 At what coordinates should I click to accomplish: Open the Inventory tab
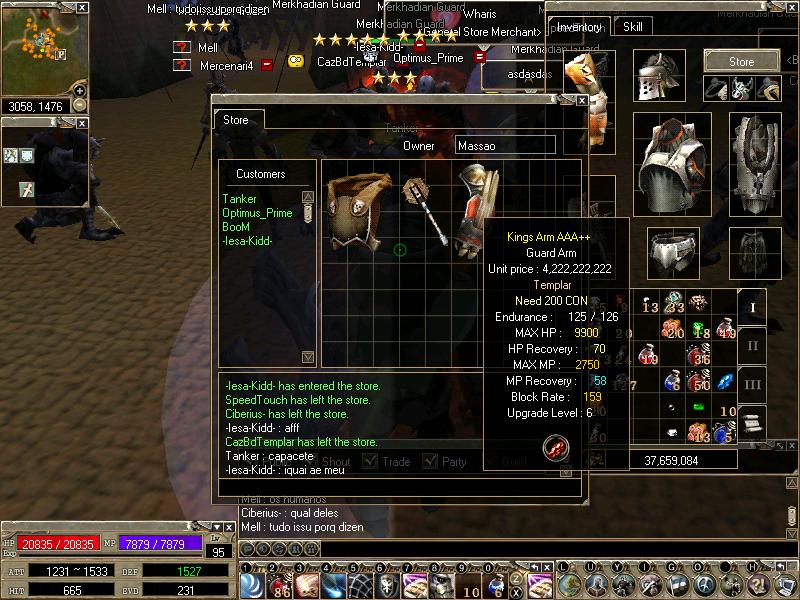(x=580, y=28)
